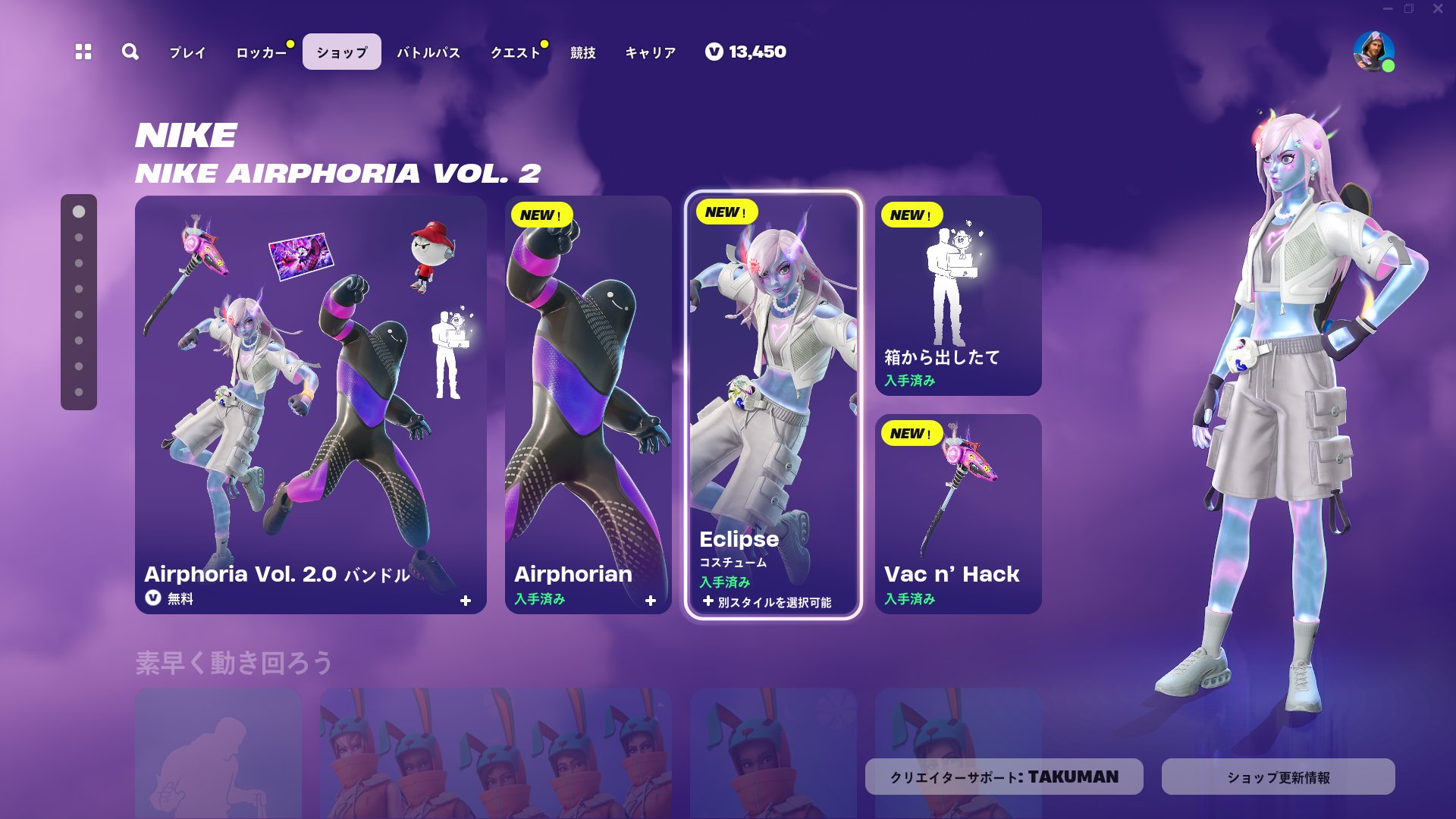Open the ロッカー tab with notification dot
Screen dimensions: 1456x819
click(261, 52)
